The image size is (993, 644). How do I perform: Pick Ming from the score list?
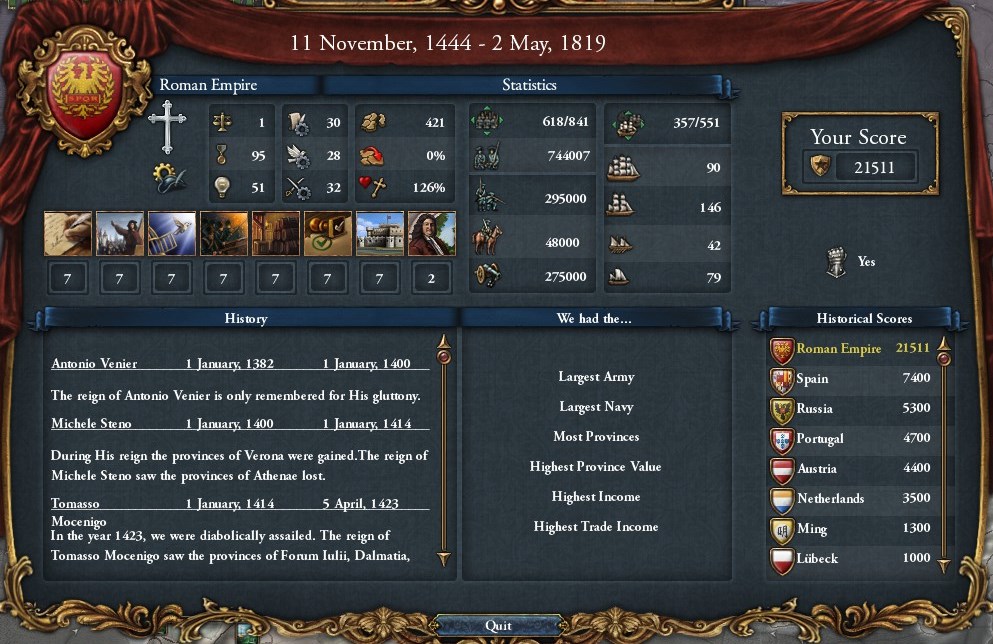[850, 529]
